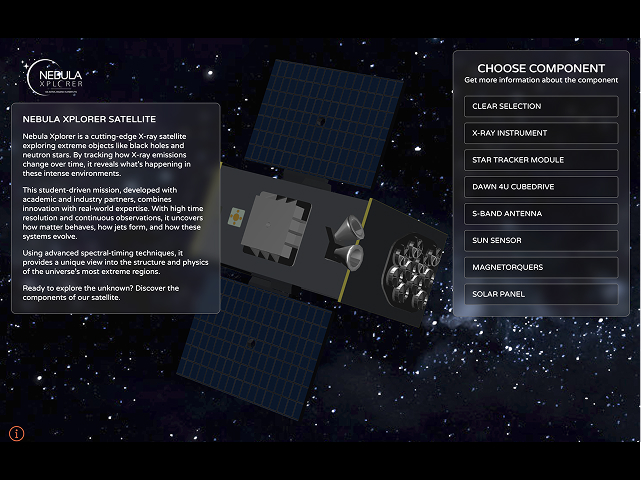Choose the Solar Panel component

click(541, 294)
